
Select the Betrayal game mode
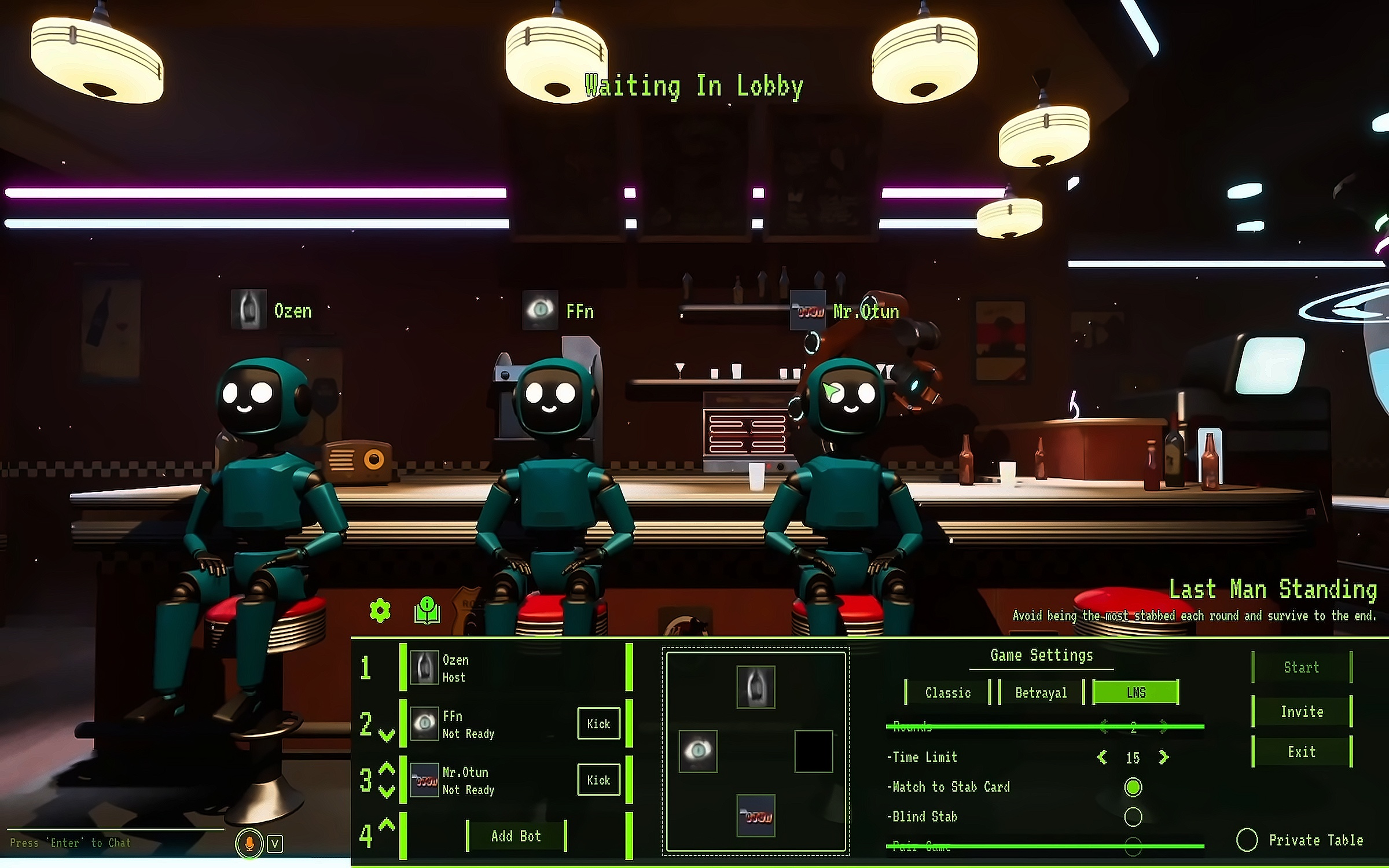1041,693
